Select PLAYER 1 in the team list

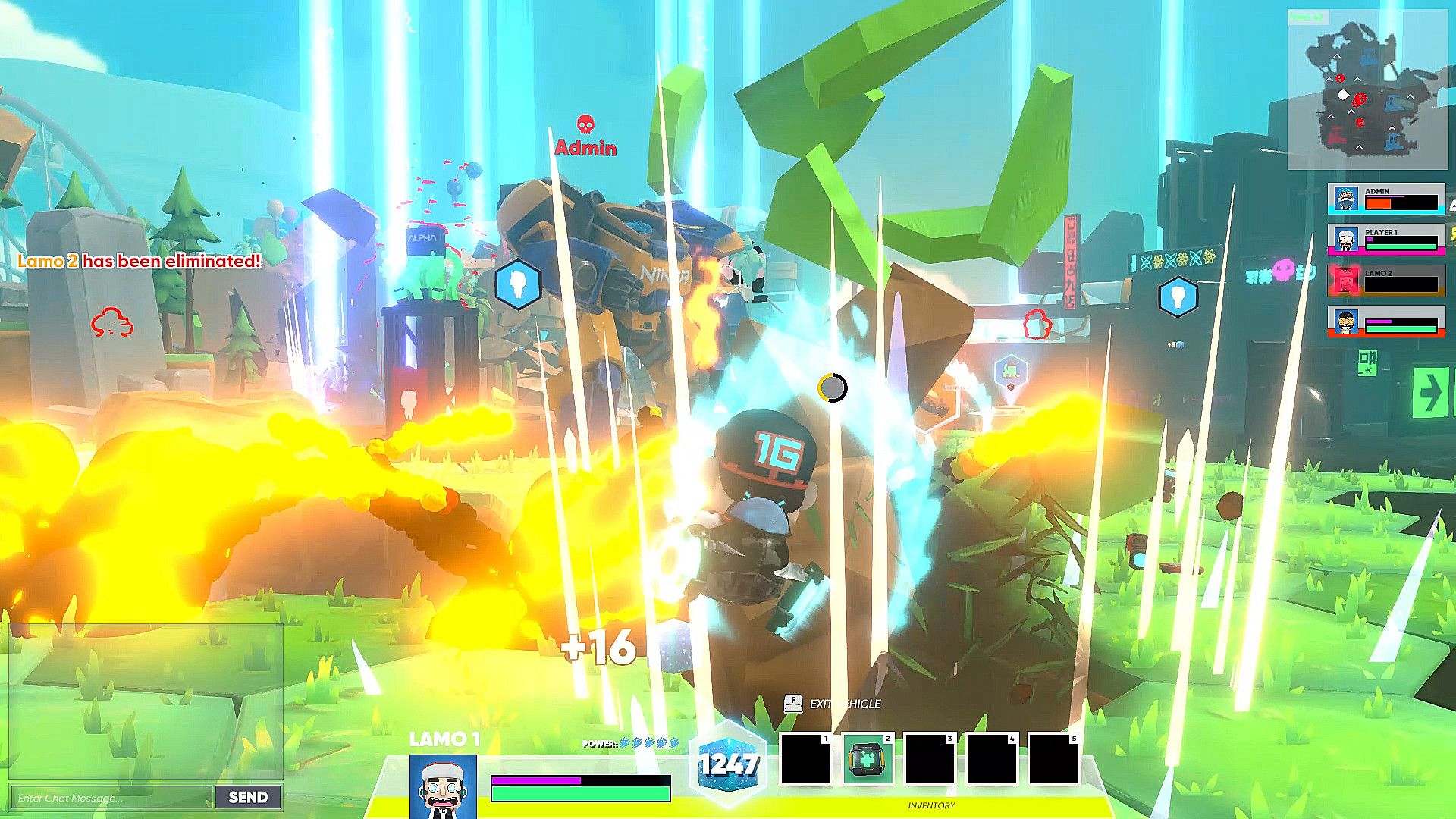coord(1386,239)
